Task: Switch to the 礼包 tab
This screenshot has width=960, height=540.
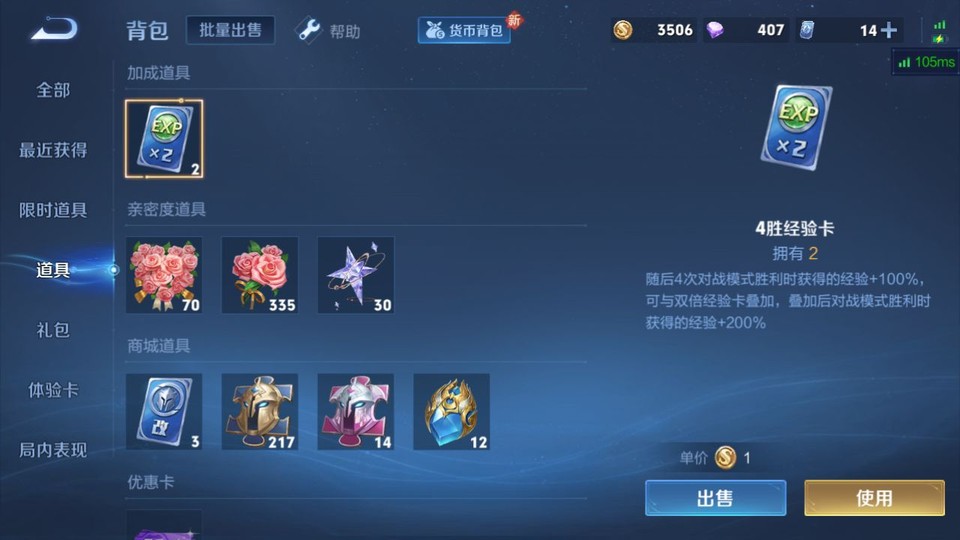Action: coord(53,330)
